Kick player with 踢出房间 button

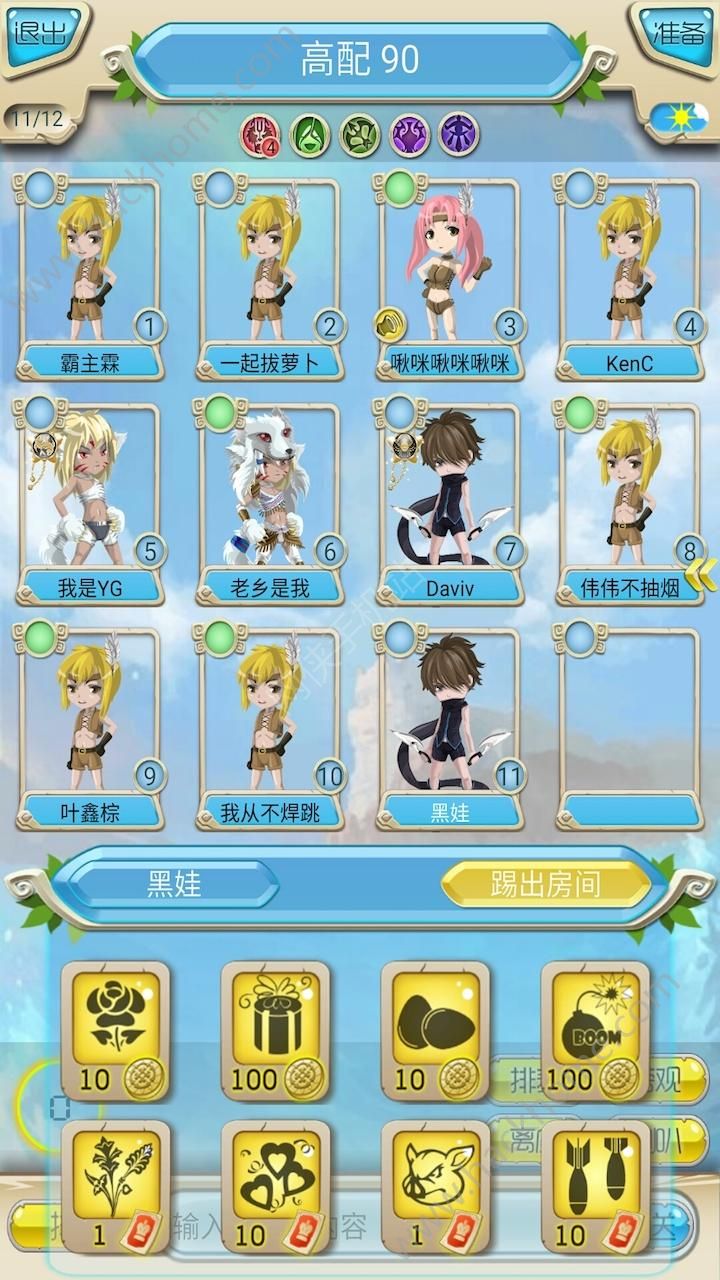(545, 884)
